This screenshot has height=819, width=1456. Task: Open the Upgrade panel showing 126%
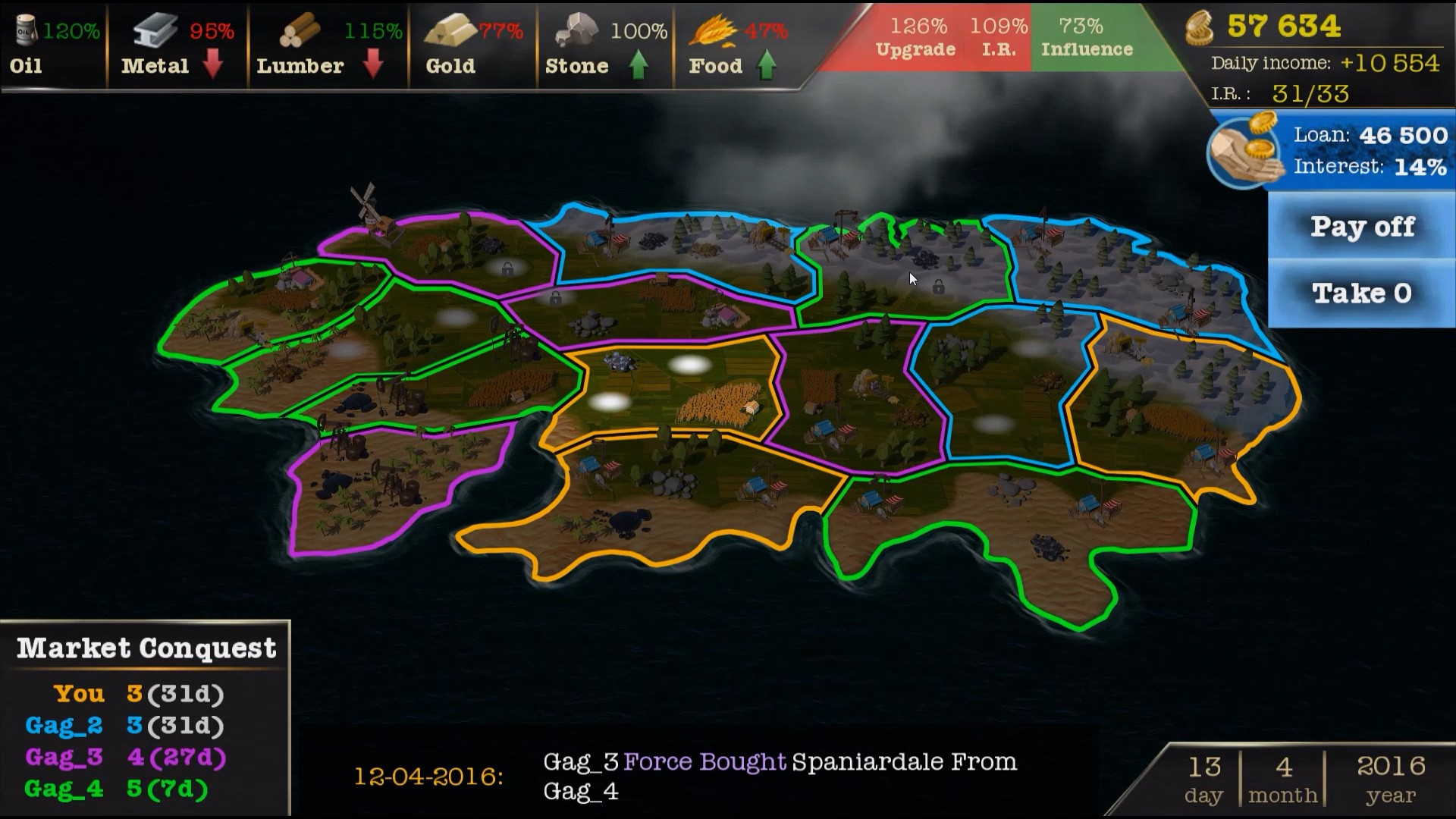coord(916,38)
